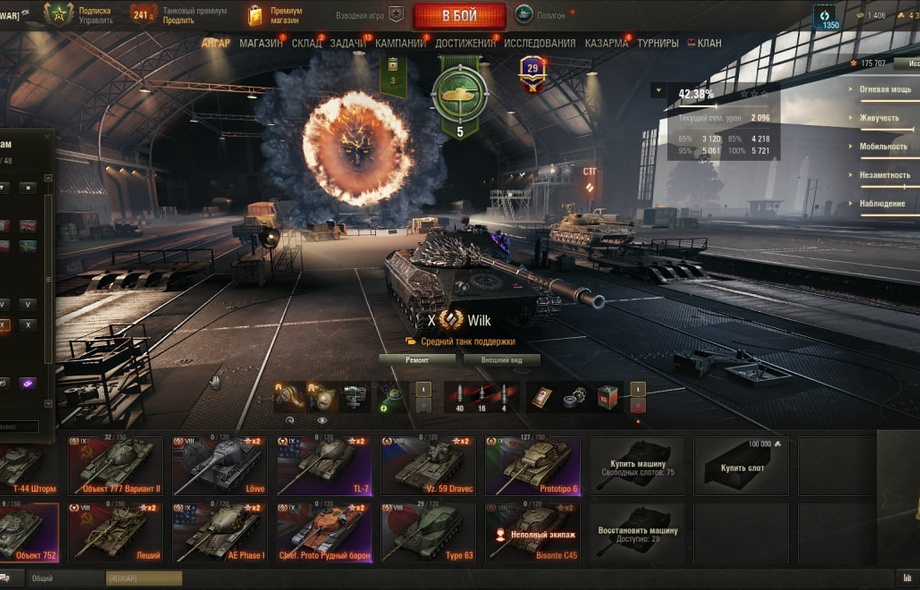Pick the Объект 777 Вариант II tank
This screenshot has width=920, height=590.
click(117, 465)
